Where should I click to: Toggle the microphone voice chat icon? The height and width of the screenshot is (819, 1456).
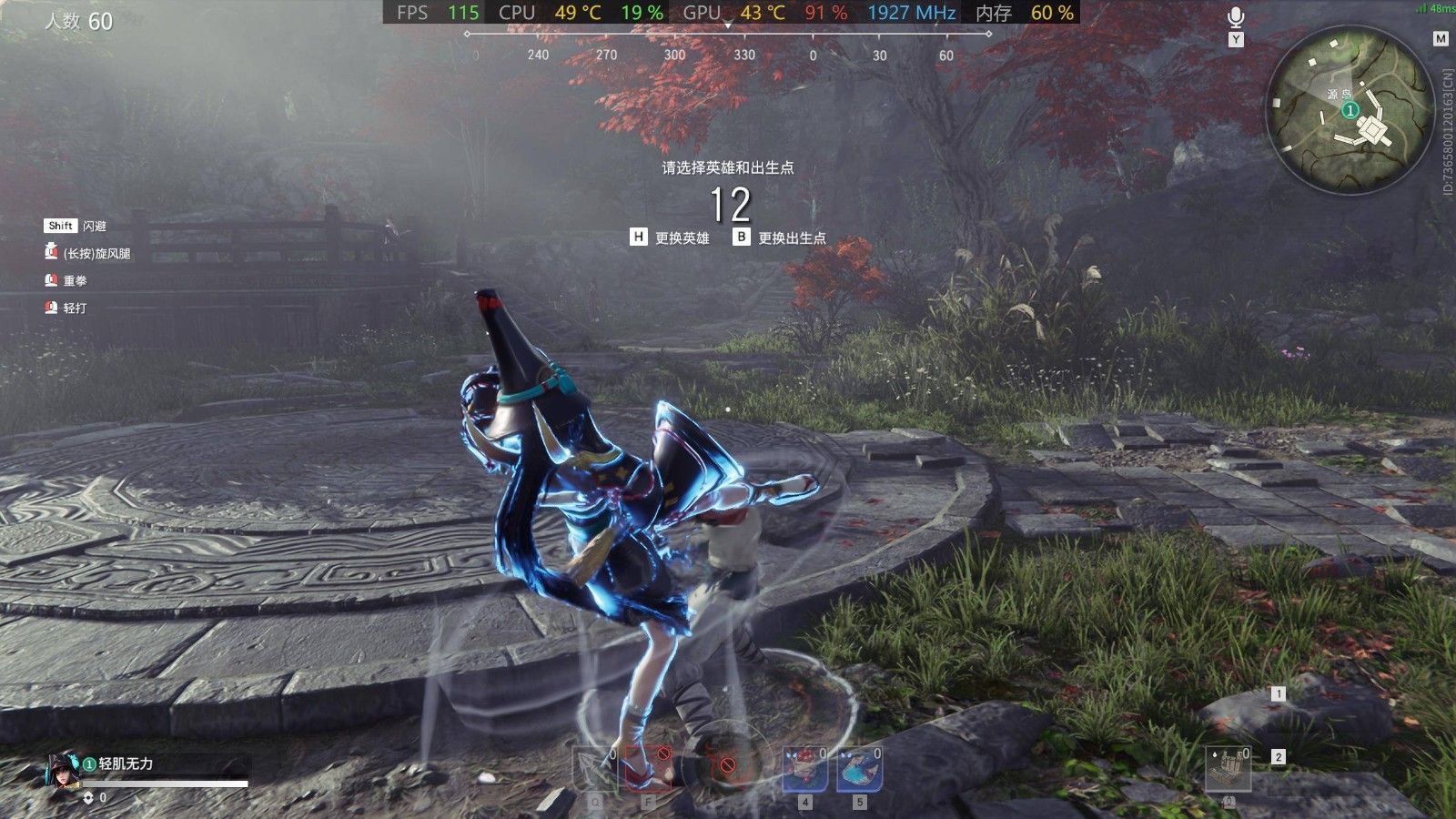coord(1236,17)
